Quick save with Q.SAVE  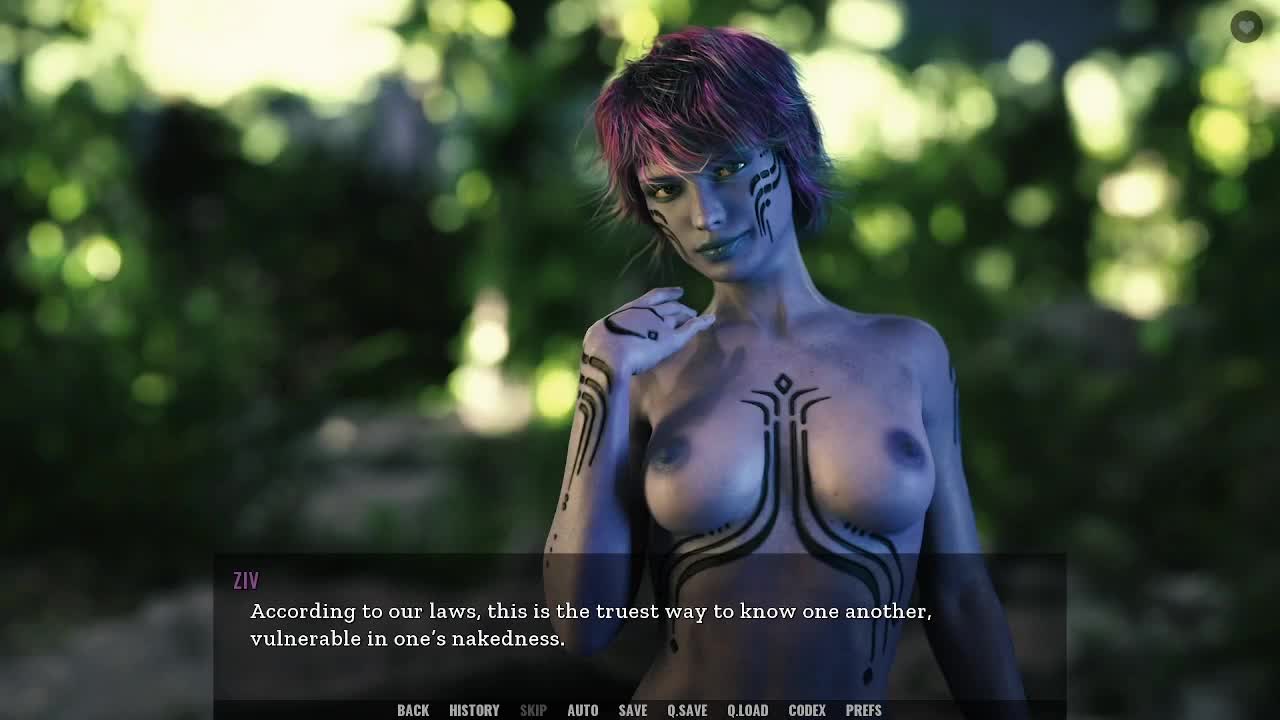coord(687,710)
